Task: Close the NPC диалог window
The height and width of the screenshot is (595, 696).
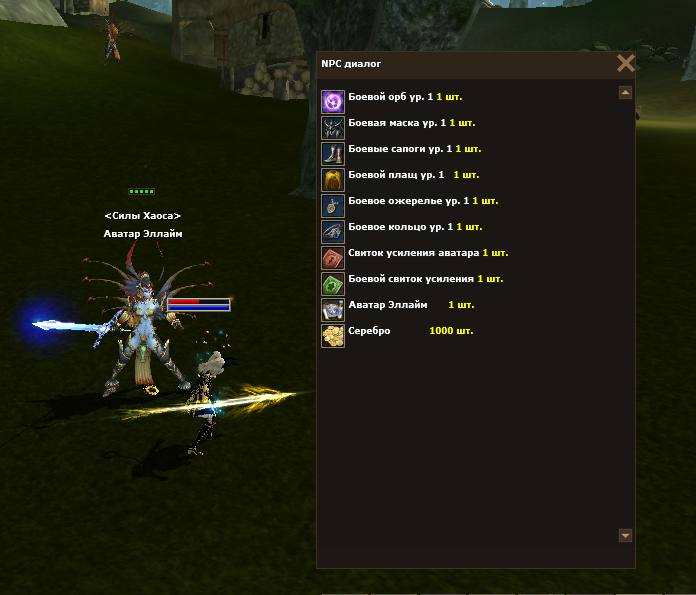Action: tap(626, 64)
